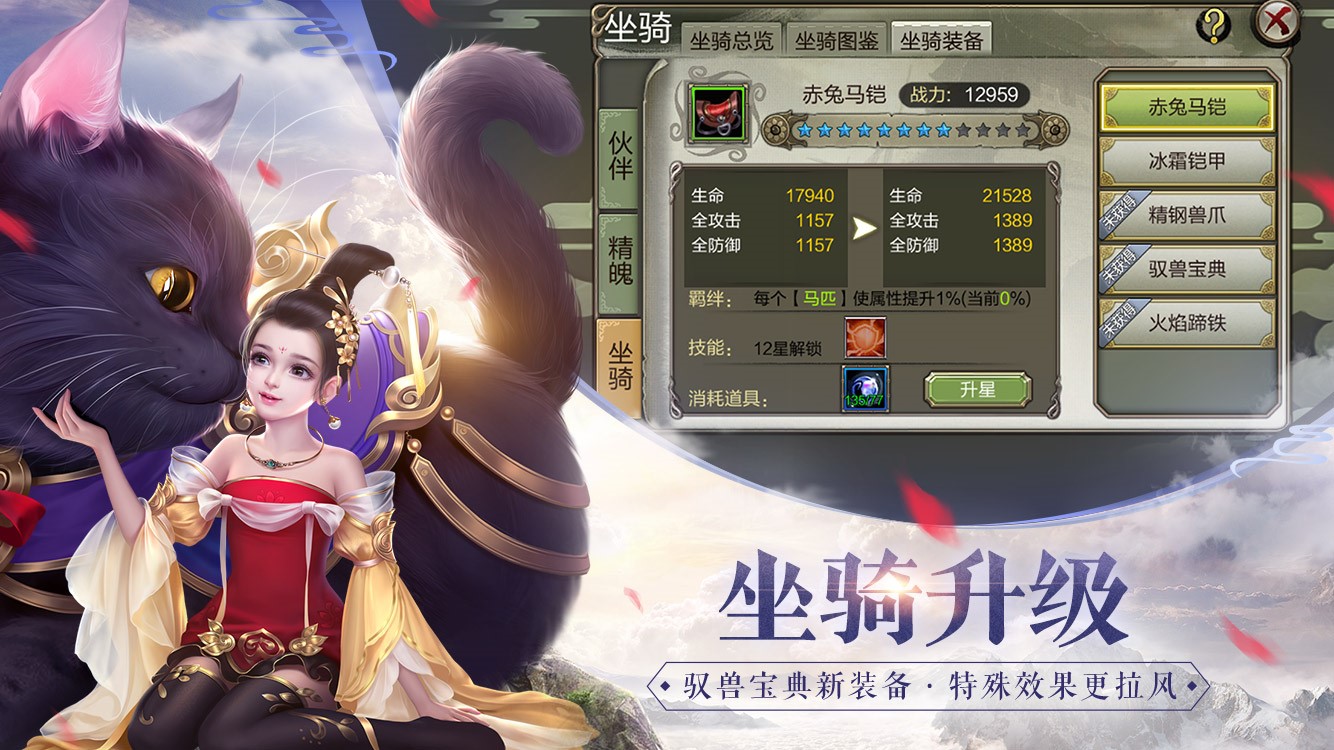
Task: Open the question mark help button
Action: pos(1213,25)
